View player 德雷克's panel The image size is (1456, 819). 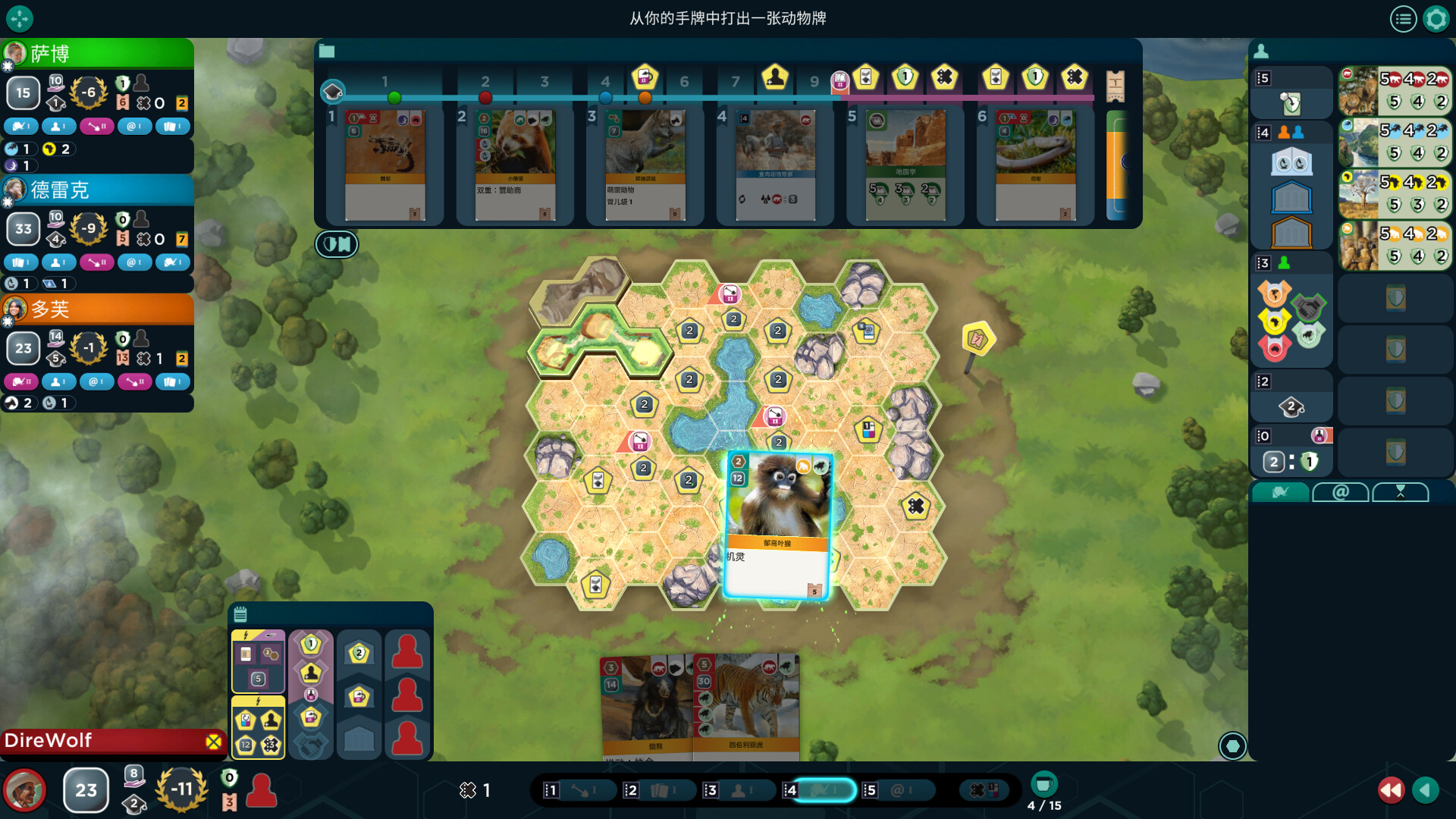click(x=97, y=190)
